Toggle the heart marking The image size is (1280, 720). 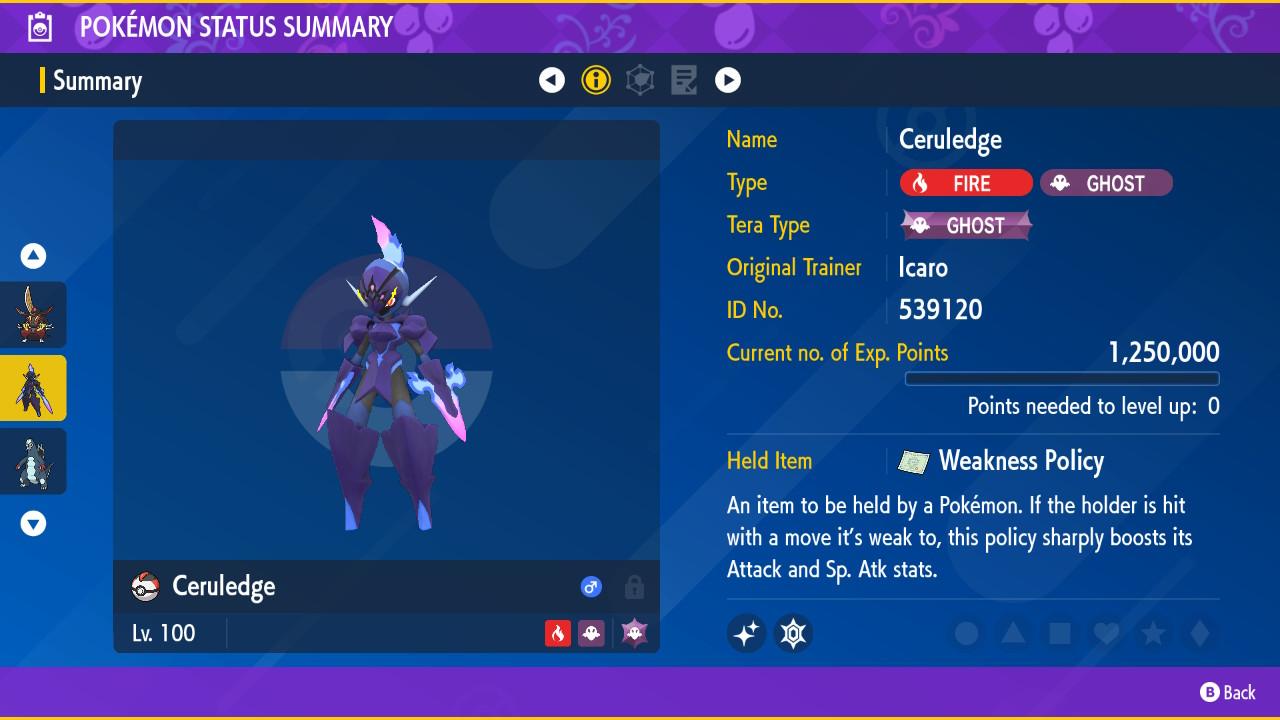(1106, 633)
